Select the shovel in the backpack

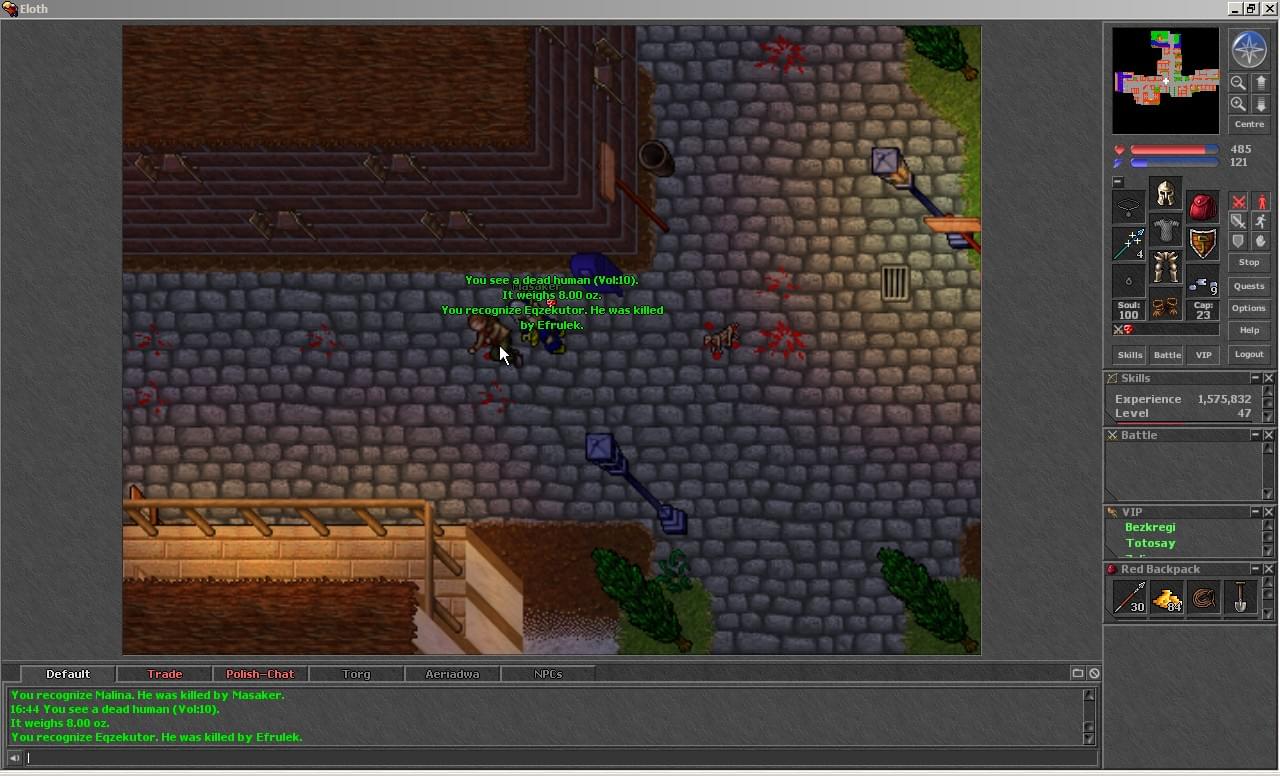(1241, 598)
